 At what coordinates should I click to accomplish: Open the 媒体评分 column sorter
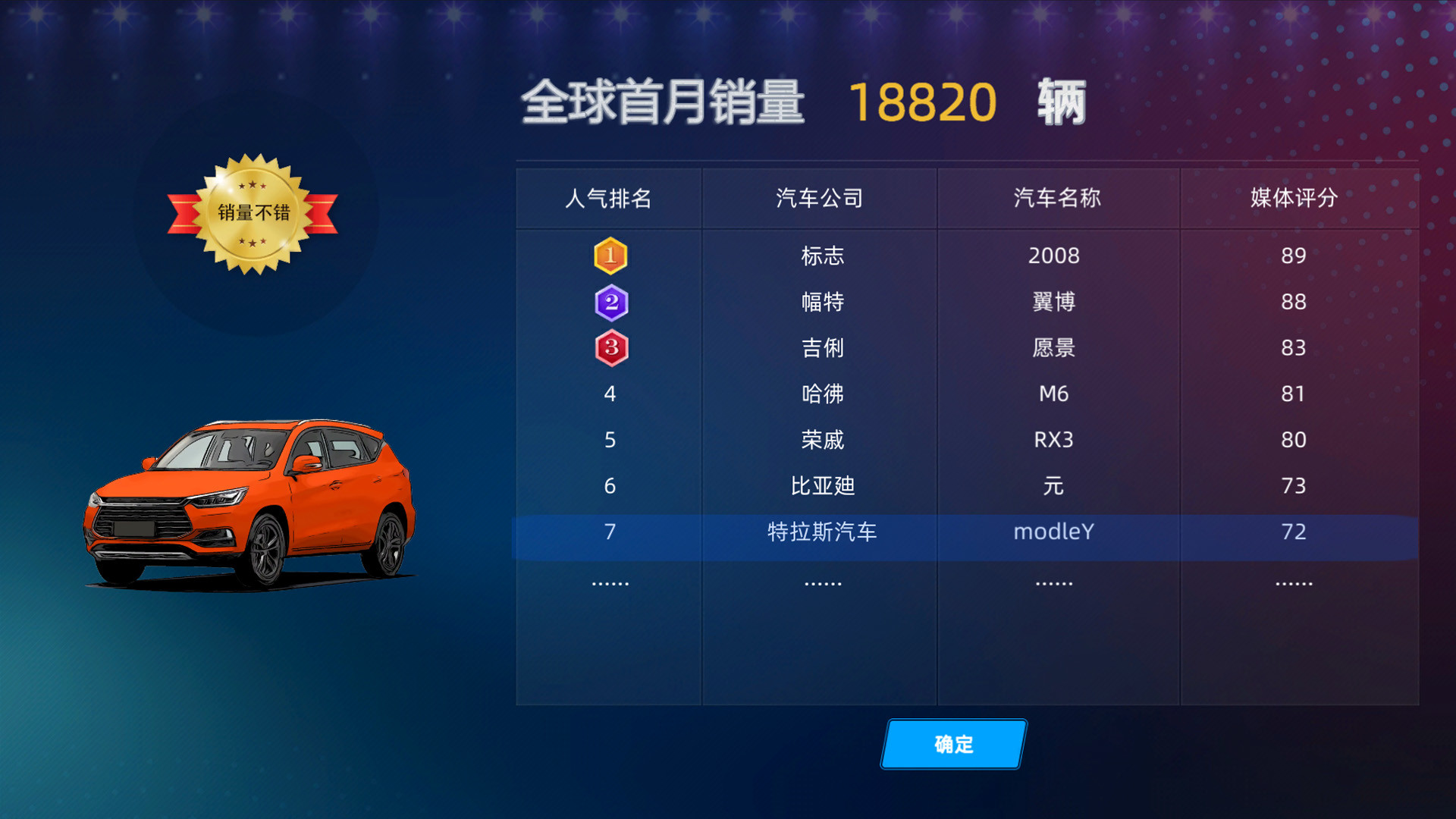coord(1293,198)
